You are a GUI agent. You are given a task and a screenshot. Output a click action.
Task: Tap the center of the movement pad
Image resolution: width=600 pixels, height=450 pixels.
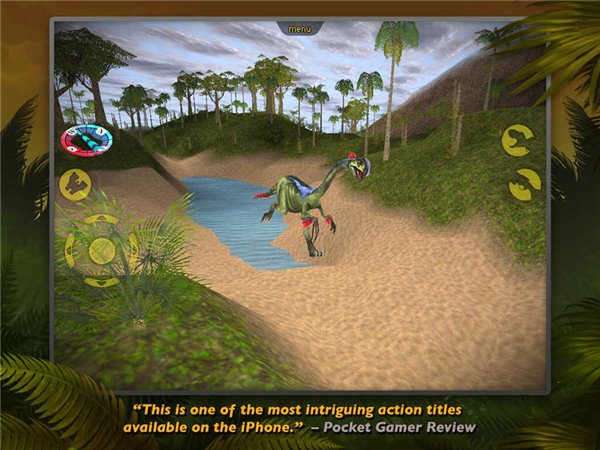(101, 250)
